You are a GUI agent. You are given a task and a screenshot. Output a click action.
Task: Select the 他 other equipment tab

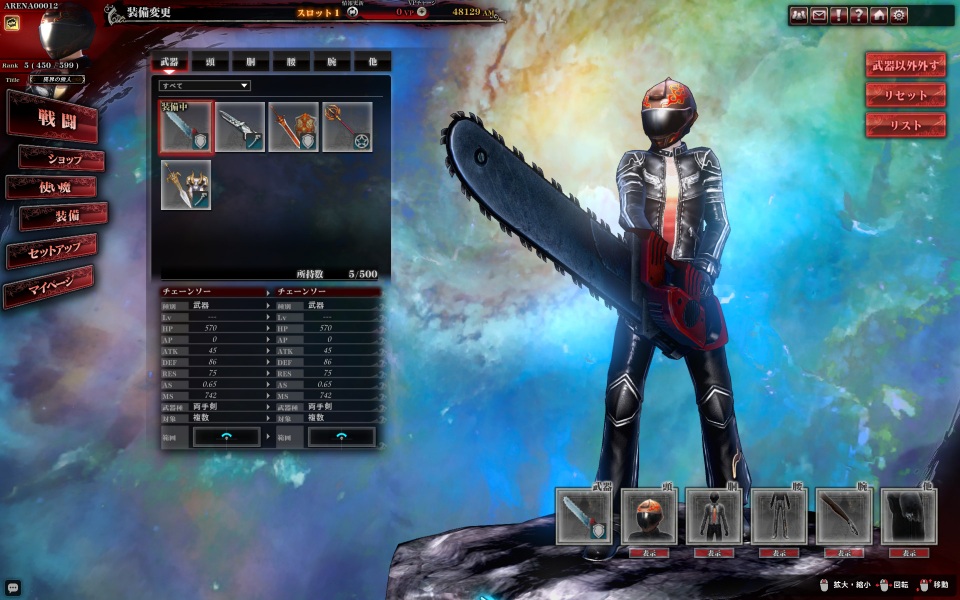coord(372,61)
